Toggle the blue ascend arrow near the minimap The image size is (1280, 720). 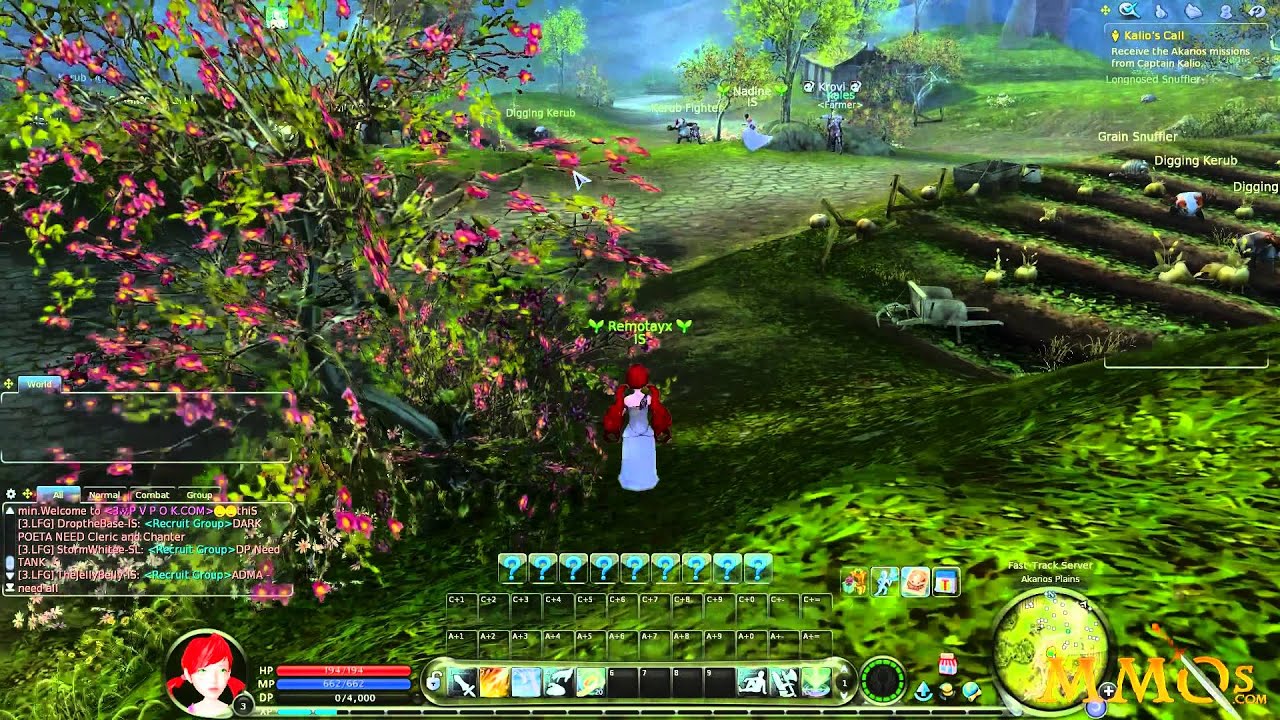(923, 689)
